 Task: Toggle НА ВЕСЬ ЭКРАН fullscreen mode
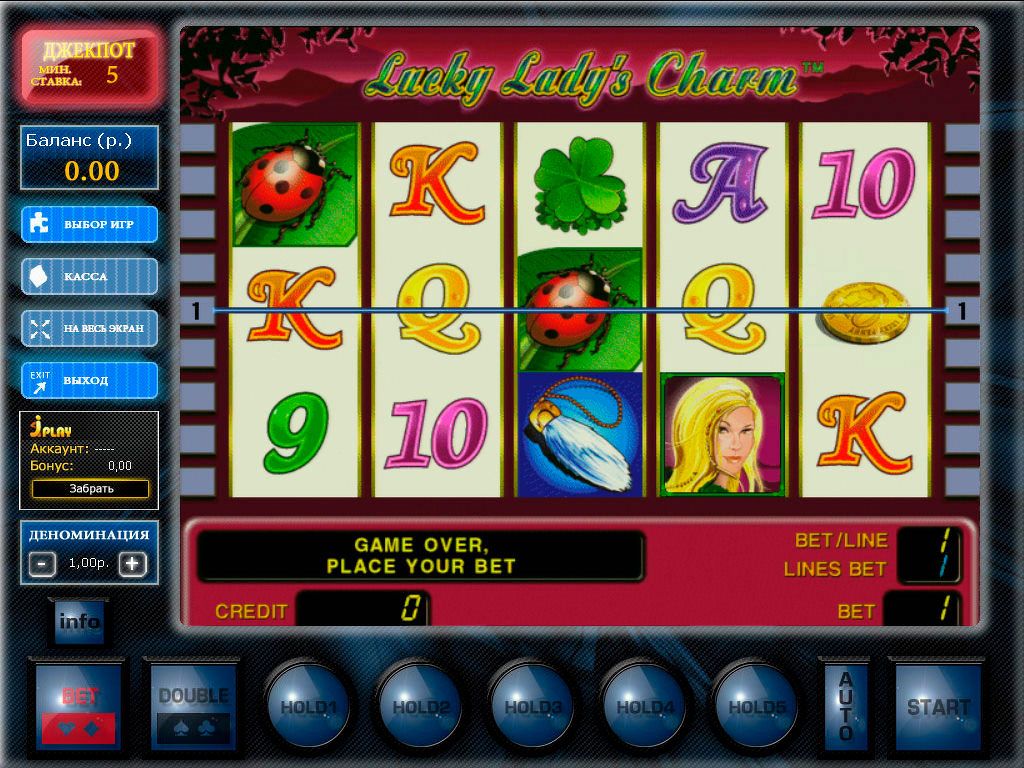coord(90,328)
